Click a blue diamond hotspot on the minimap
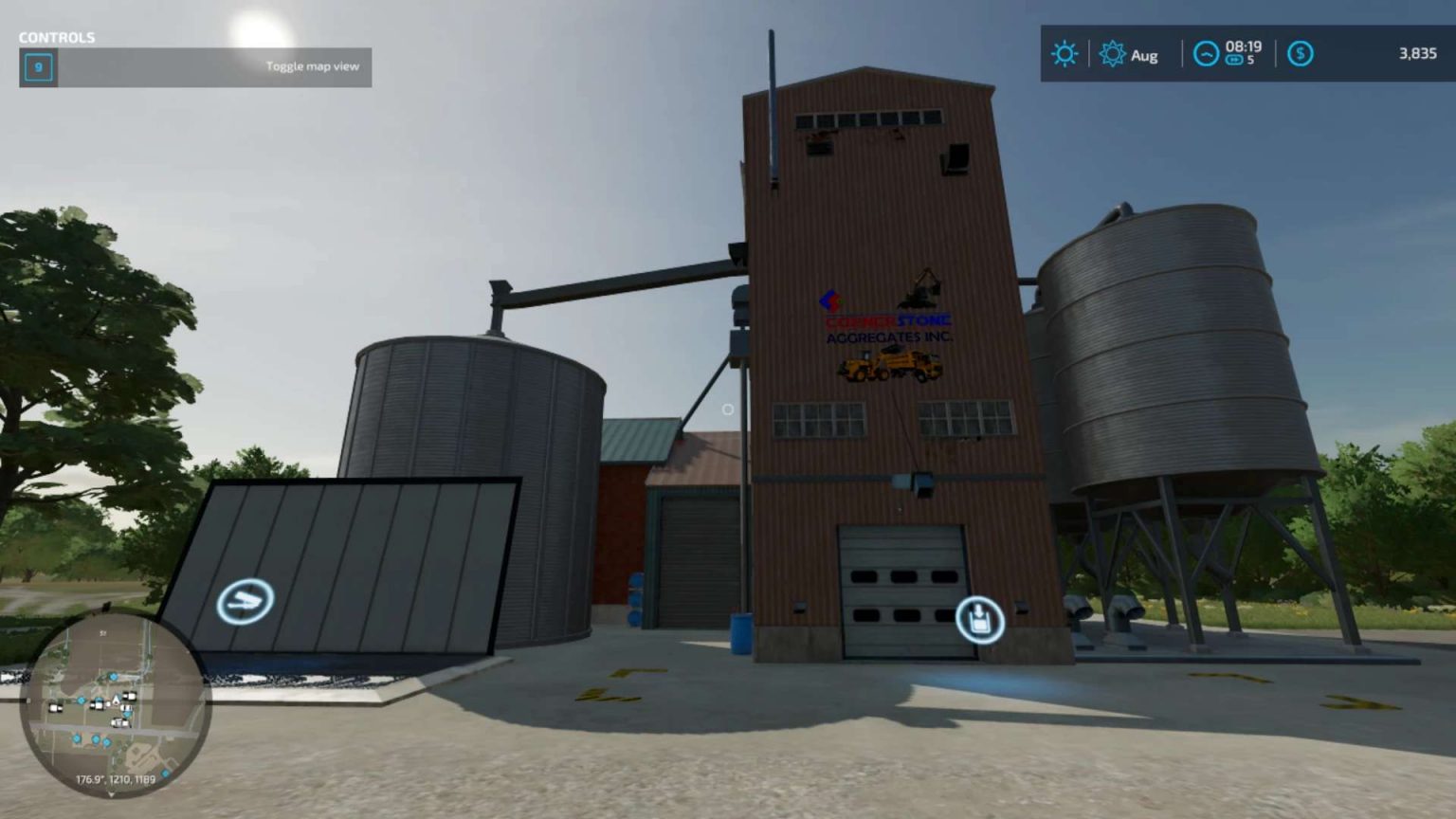Viewport: 1456px width, 819px height. [113, 677]
